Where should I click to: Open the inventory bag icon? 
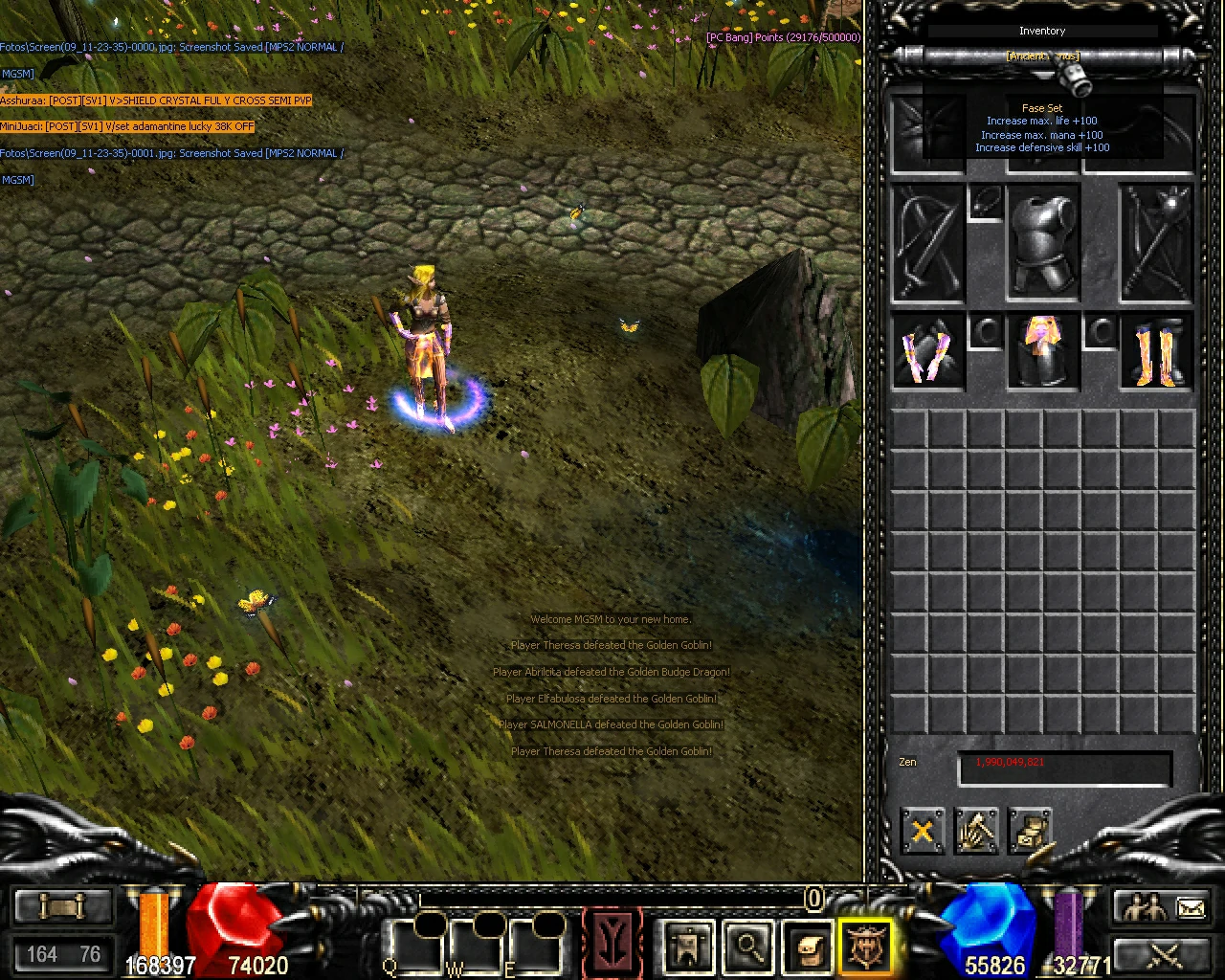pyautogui.click(x=807, y=943)
